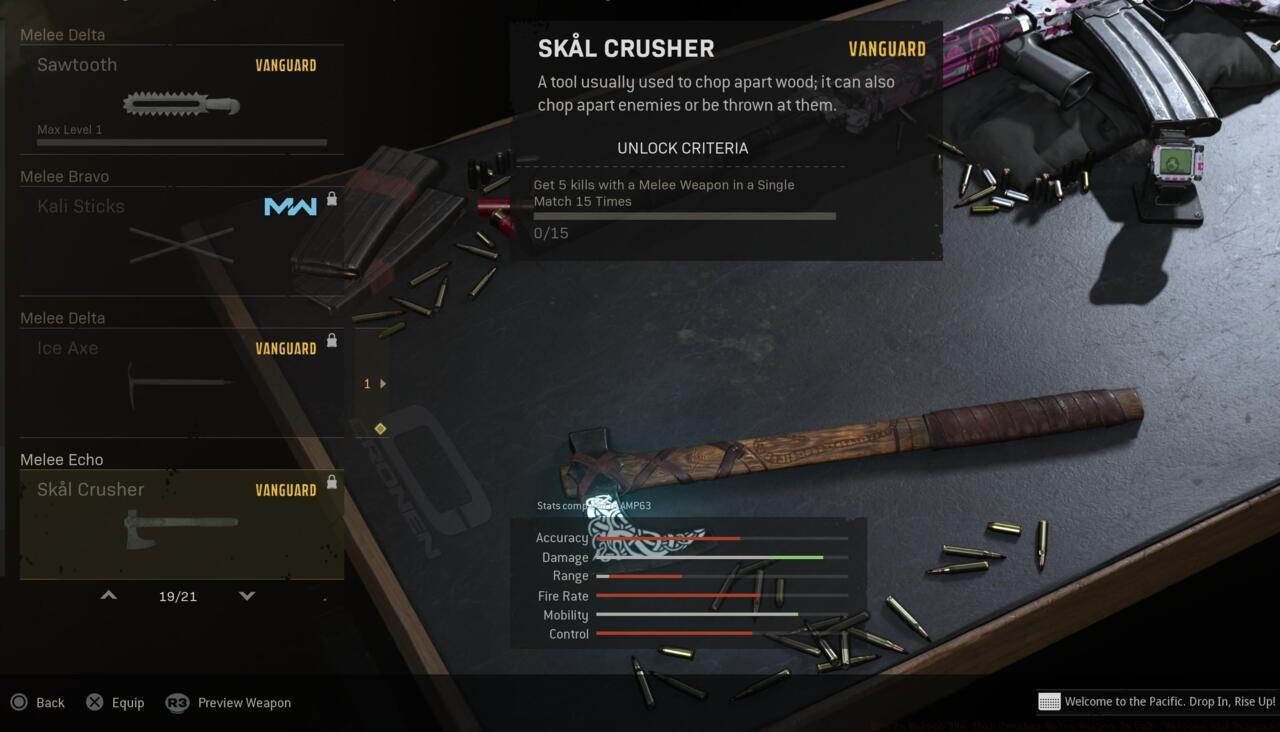Click the R3 Preview Weapon icon
The width and height of the screenshot is (1280, 732).
tap(178, 702)
